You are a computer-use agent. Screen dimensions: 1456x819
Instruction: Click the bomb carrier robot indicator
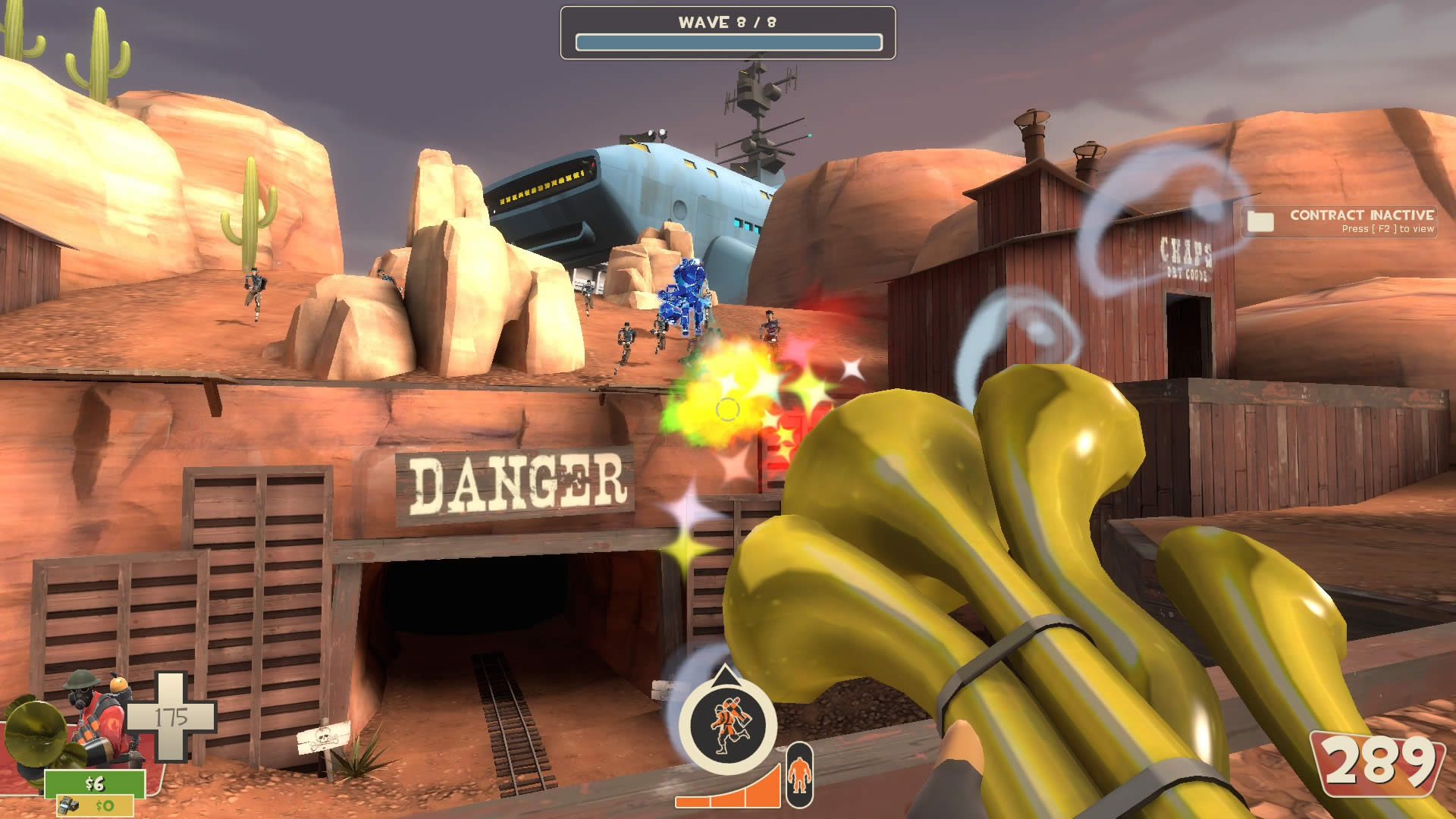(x=726, y=722)
